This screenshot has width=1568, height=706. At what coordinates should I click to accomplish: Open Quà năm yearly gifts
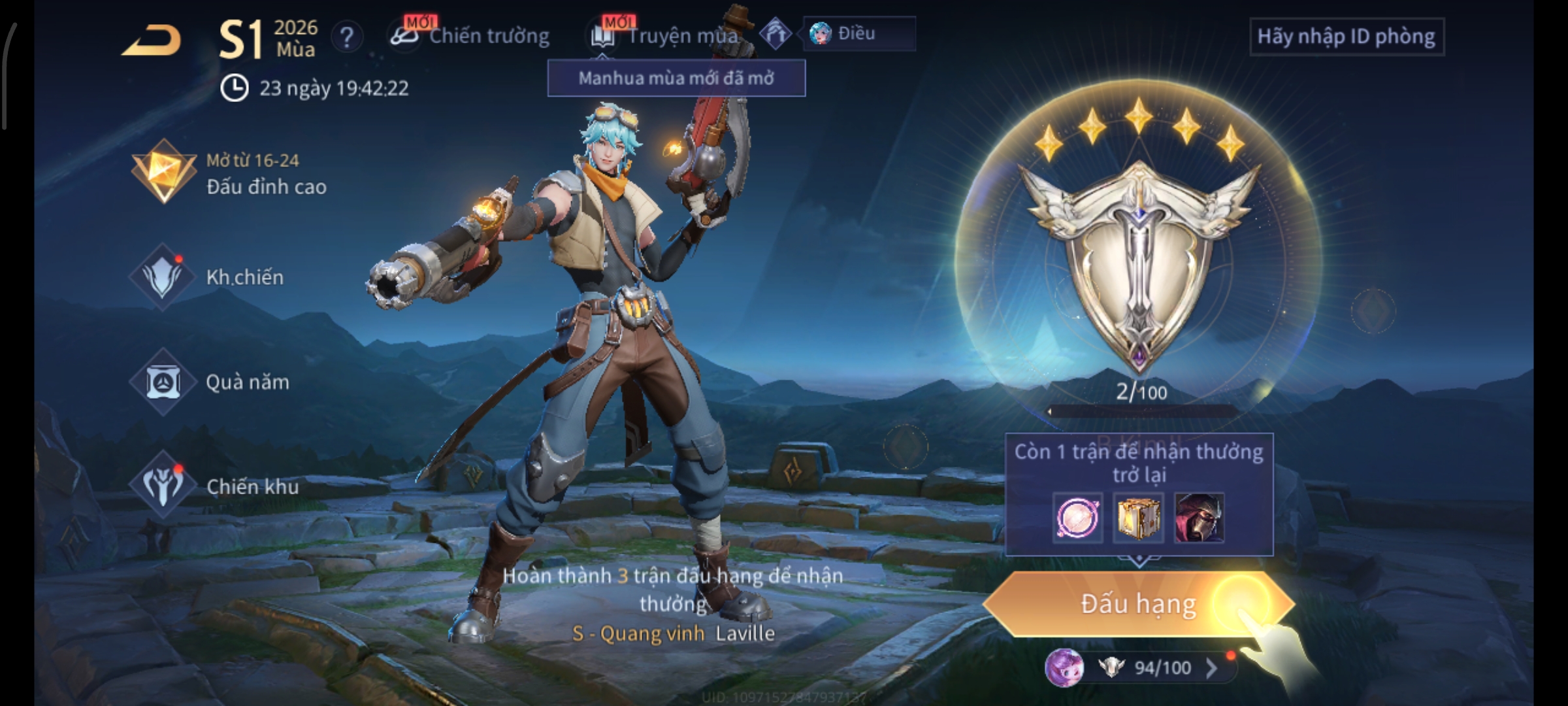tap(210, 382)
